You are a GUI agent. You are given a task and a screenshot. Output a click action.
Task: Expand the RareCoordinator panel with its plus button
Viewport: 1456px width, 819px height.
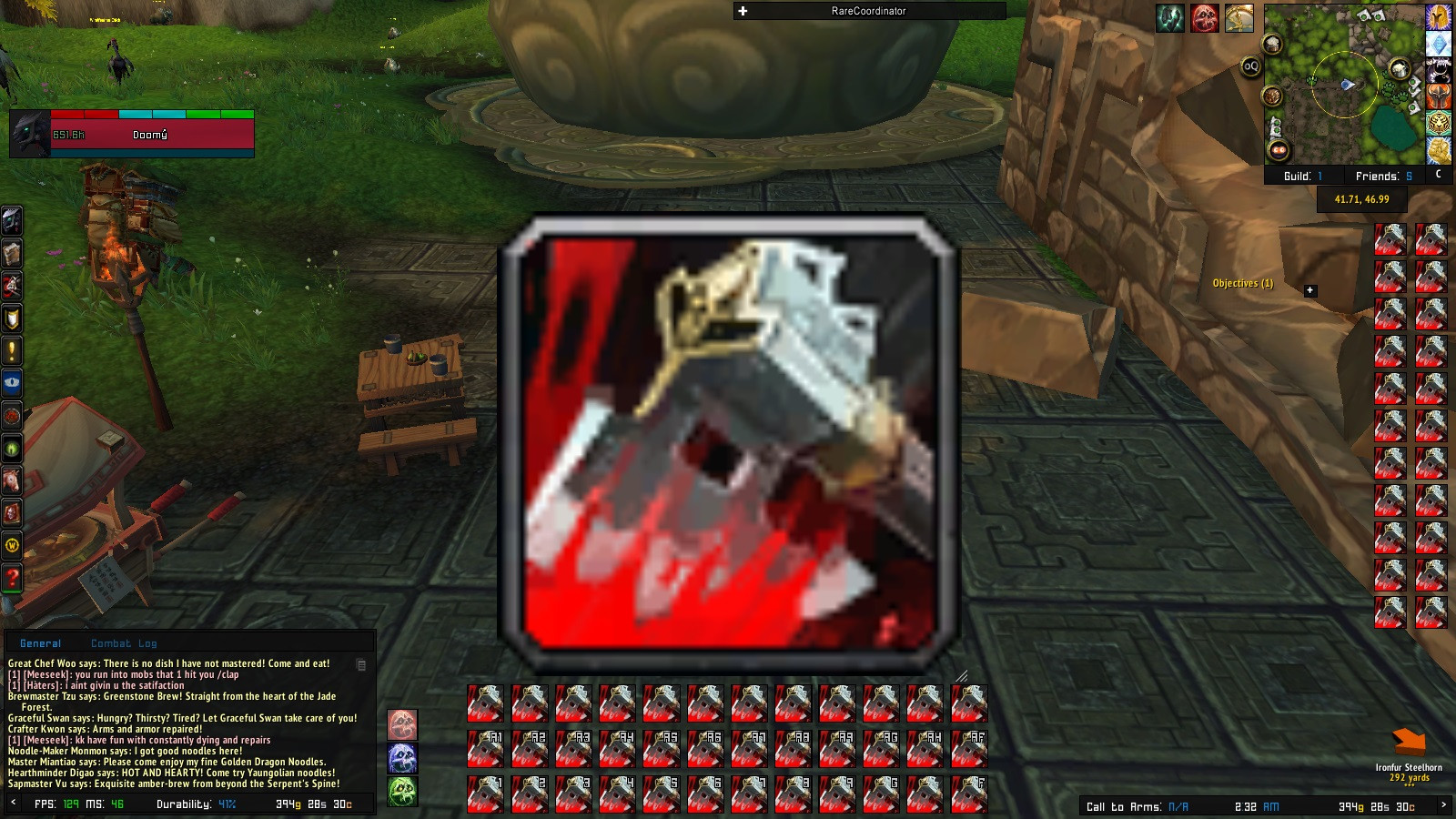click(743, 11)
